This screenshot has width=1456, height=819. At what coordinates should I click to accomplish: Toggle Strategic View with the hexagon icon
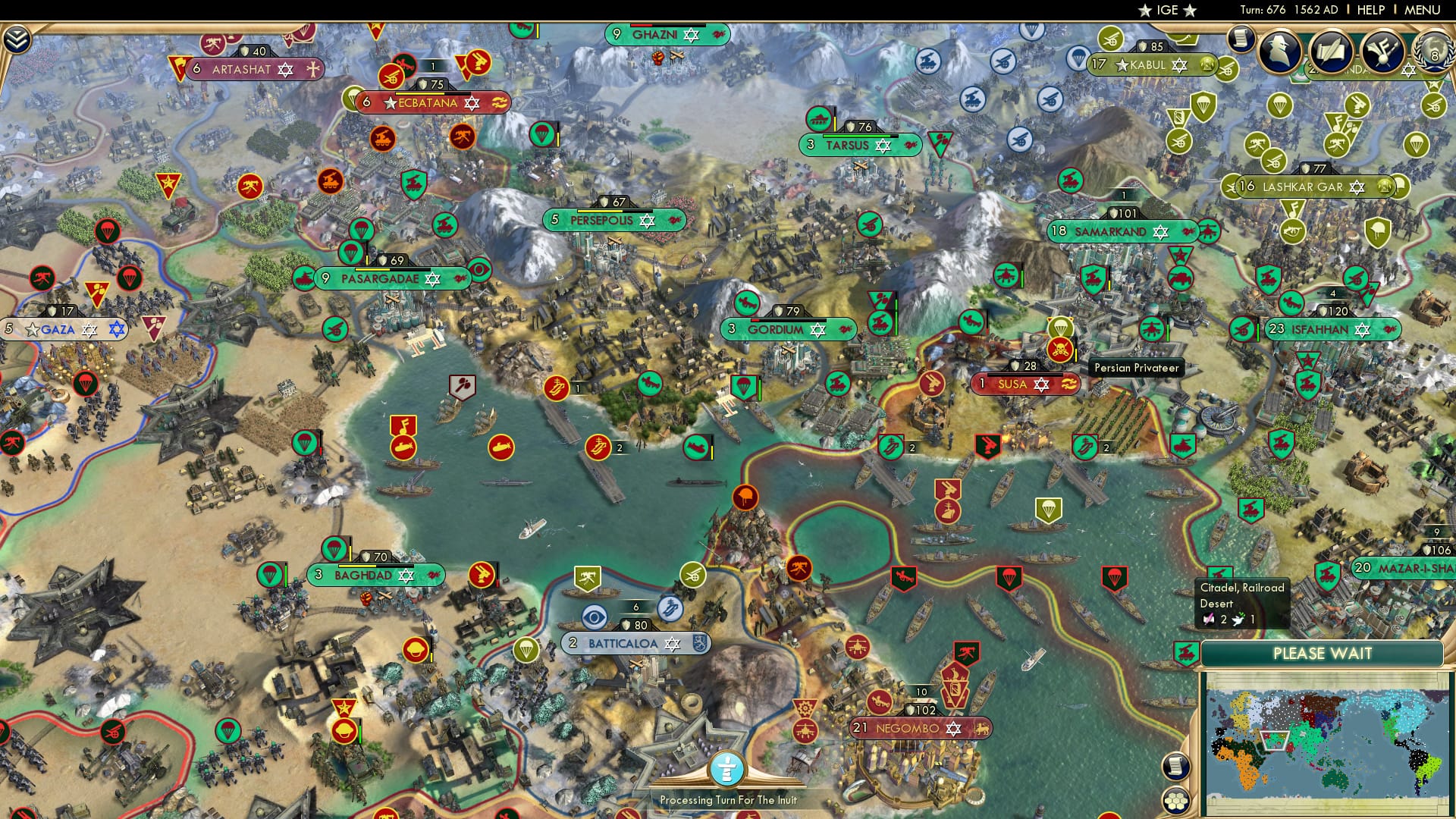click(1176, 801)
